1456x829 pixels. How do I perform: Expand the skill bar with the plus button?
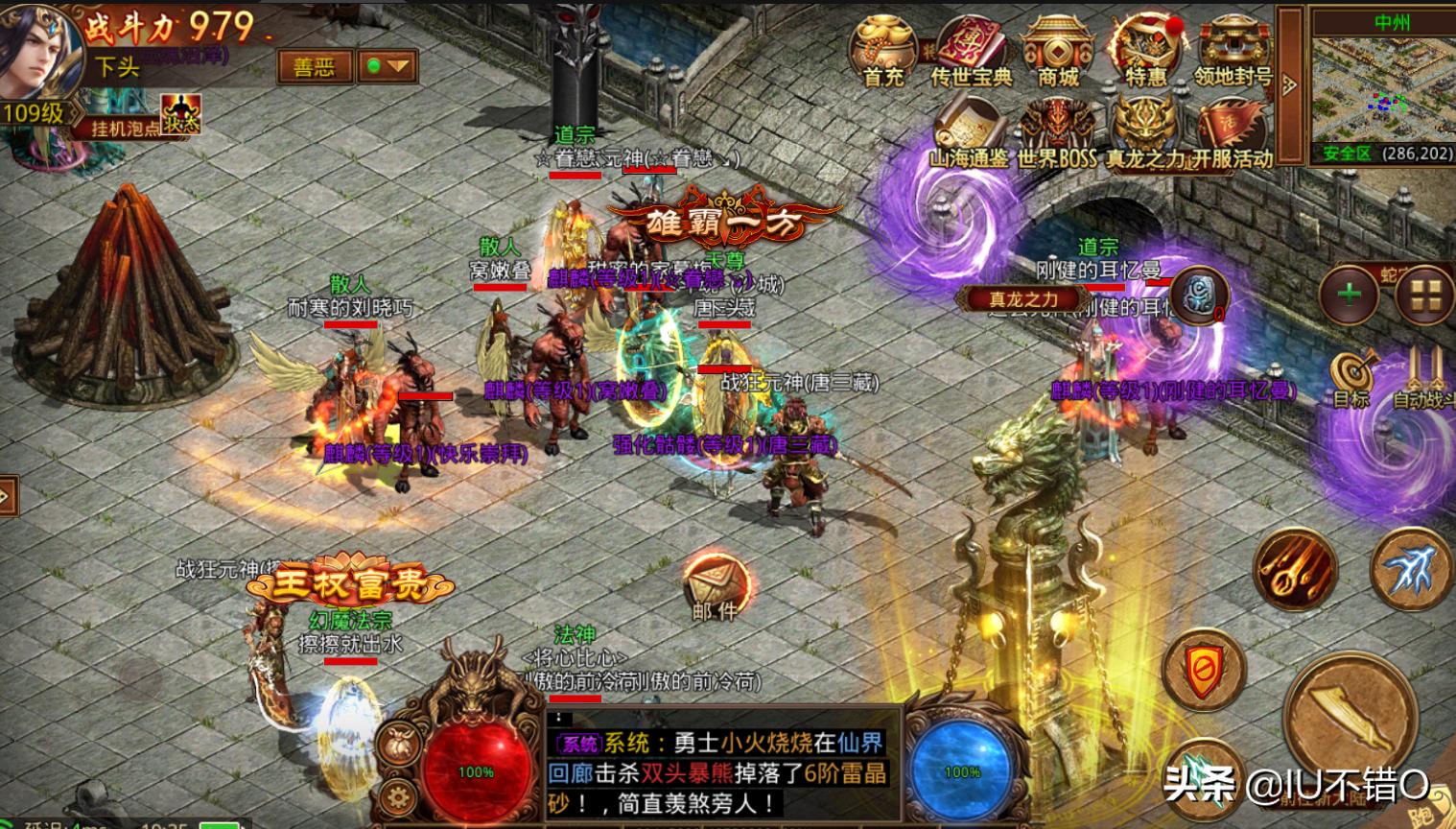[1349, 293]
